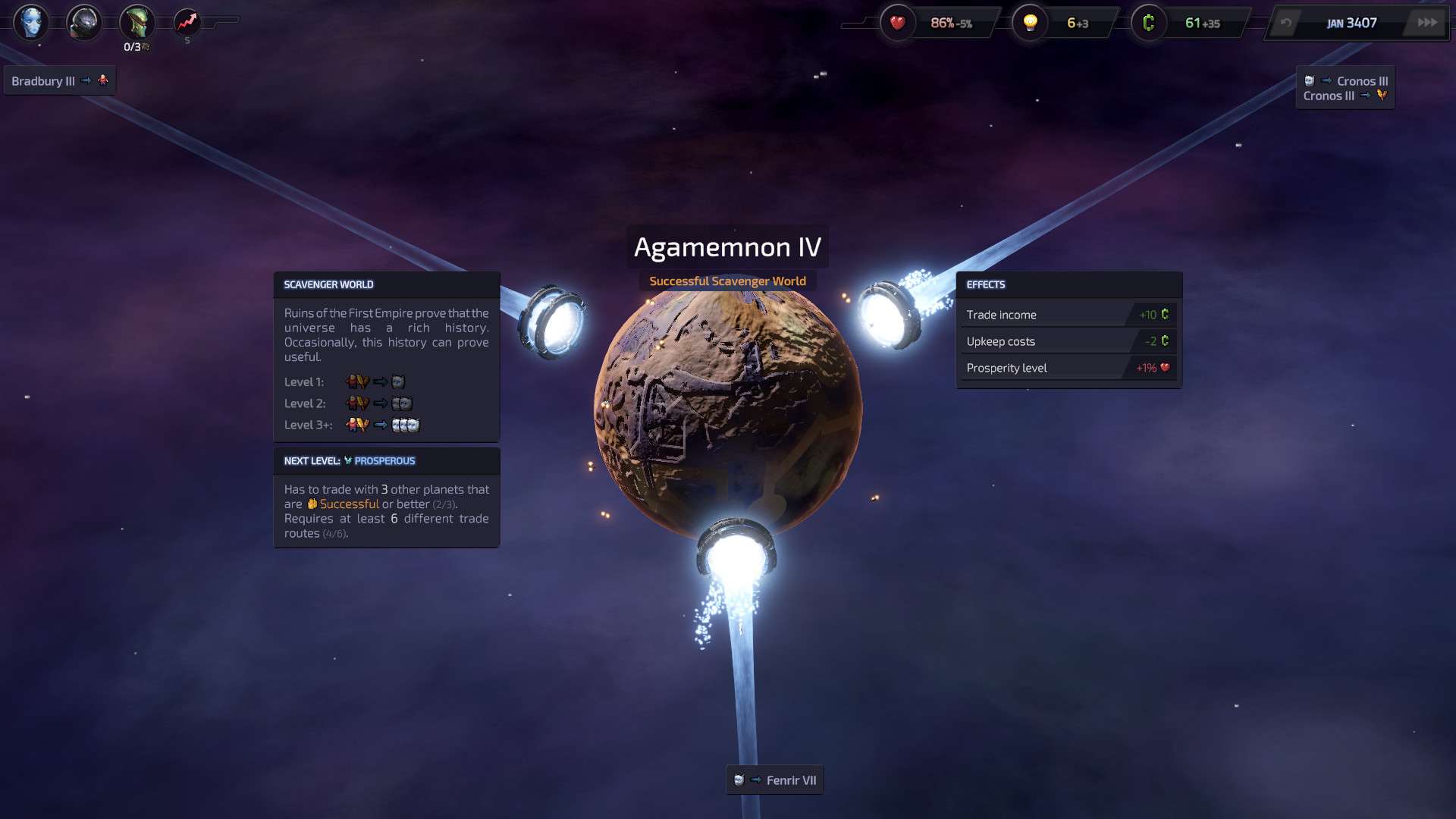Advance time with the fast-forward arrows
The image size is (1456, 819).
[1427, 23]
